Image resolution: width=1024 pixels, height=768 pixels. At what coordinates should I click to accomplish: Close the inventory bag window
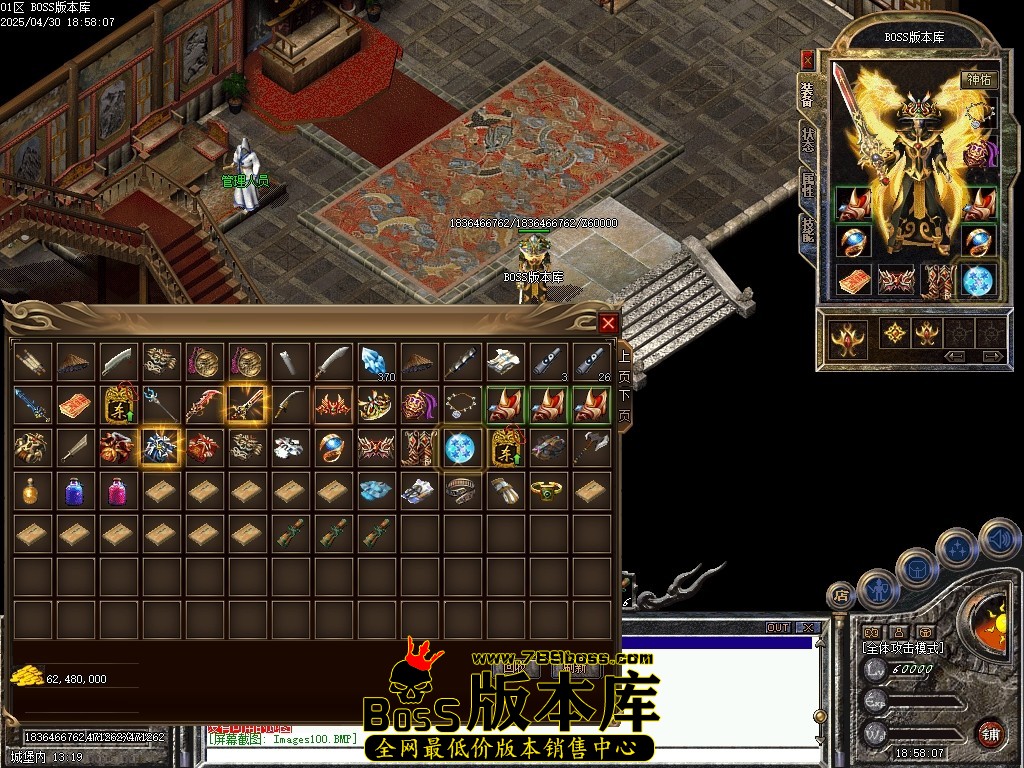(607, 323)
